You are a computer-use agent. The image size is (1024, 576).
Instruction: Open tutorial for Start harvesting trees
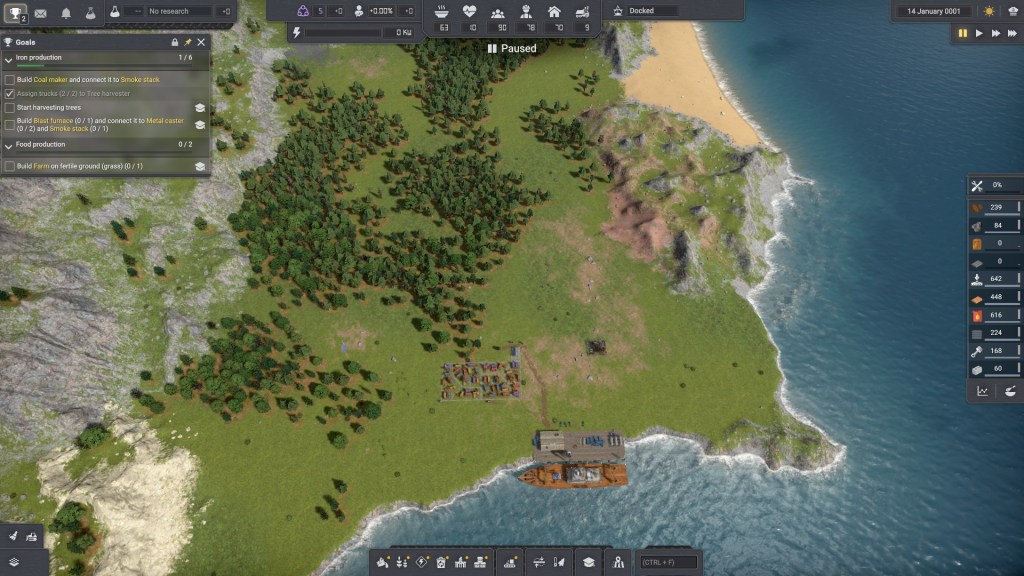[199, 107]
